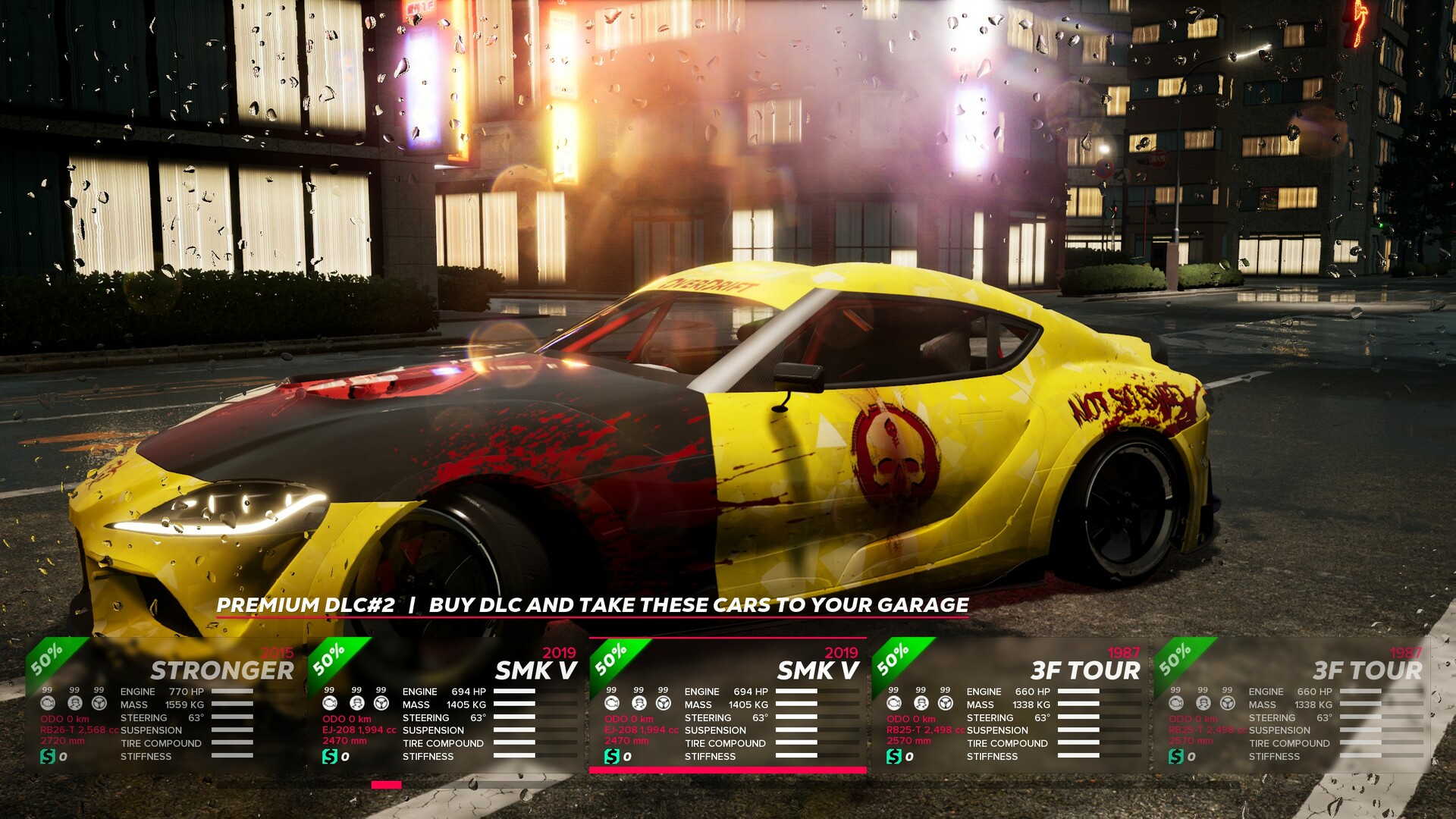Image resolution: width=1456 pixels, height=819 pixels.
Task: Click 'BUY DLC AND TAKE THESE CARS TO YOUR GARAGE'
Action: (699, 606)
